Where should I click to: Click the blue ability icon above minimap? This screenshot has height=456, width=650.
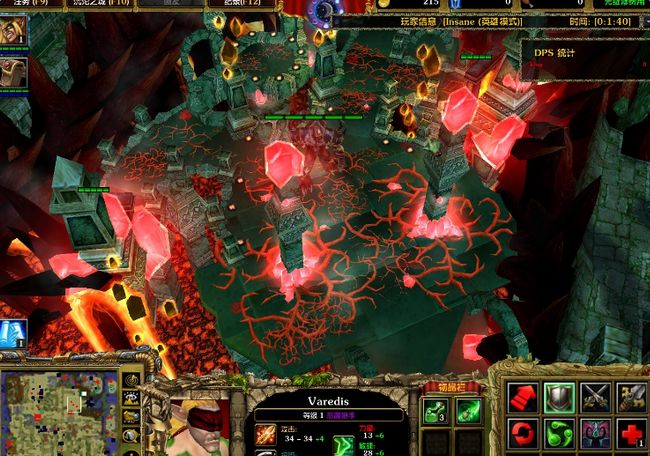click(x=13, y=333)
